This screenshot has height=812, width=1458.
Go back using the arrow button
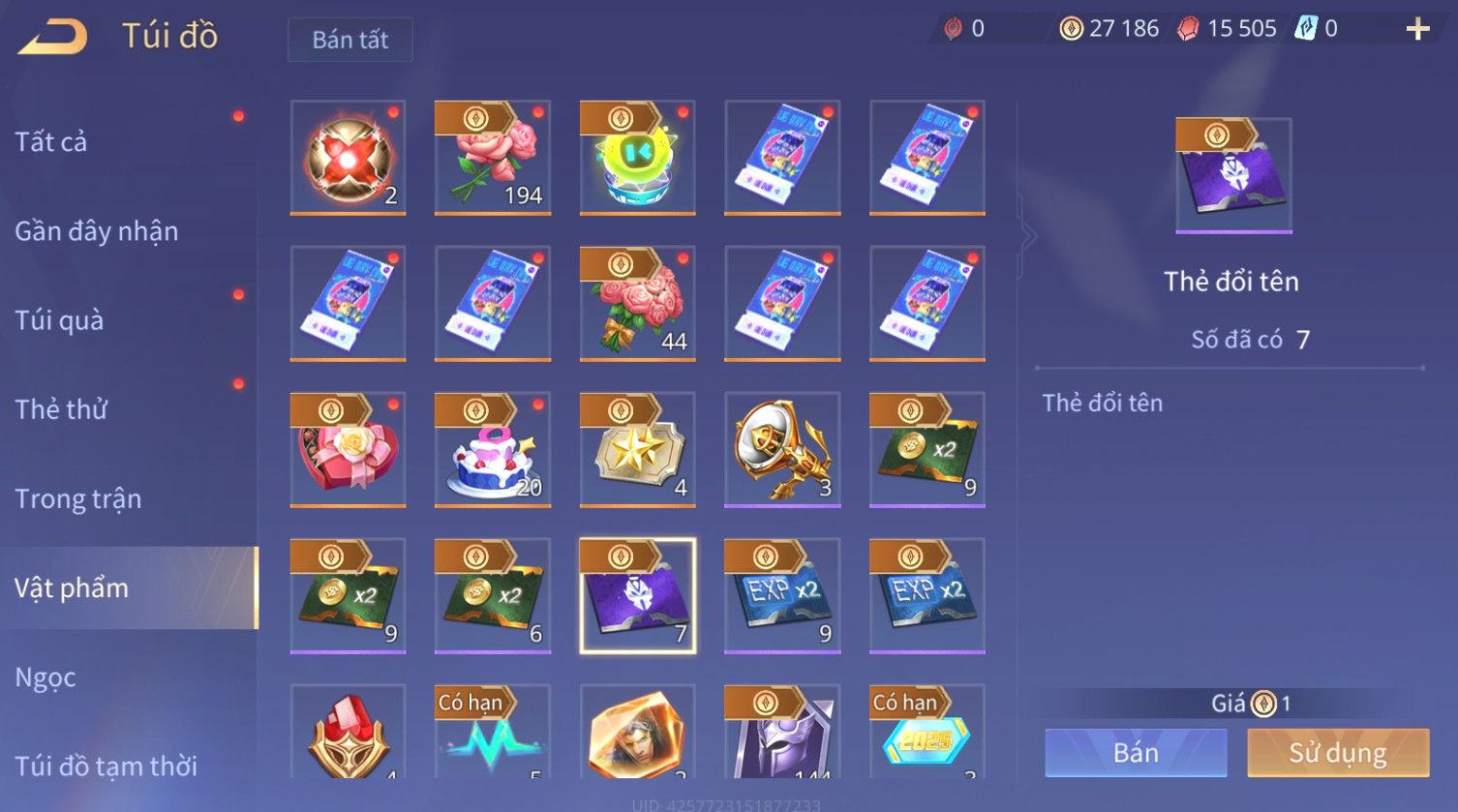[53, 37]
